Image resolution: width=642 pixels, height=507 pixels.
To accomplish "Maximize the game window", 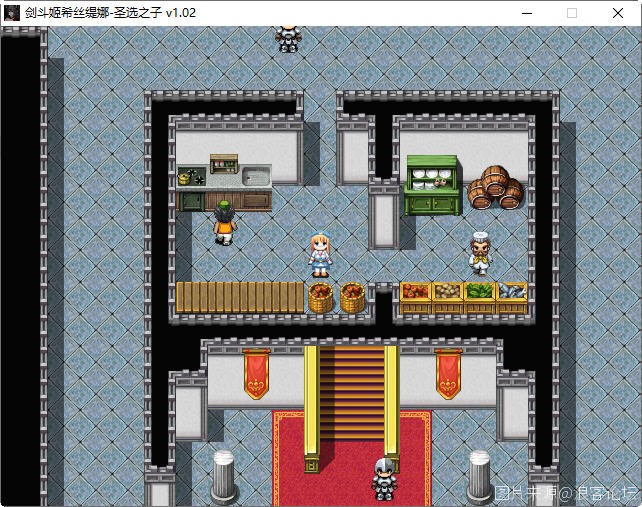I will click(572, 13).
